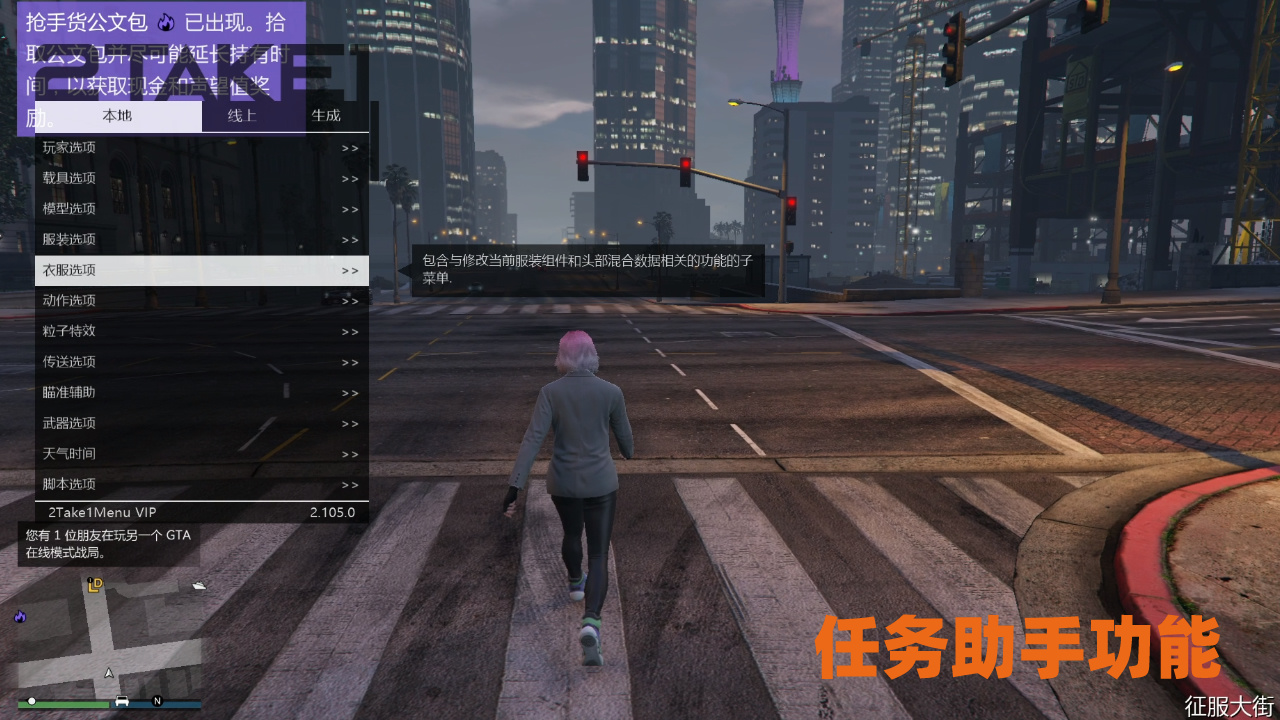Click the car icon in the minimap status bar

coord(122,701)
